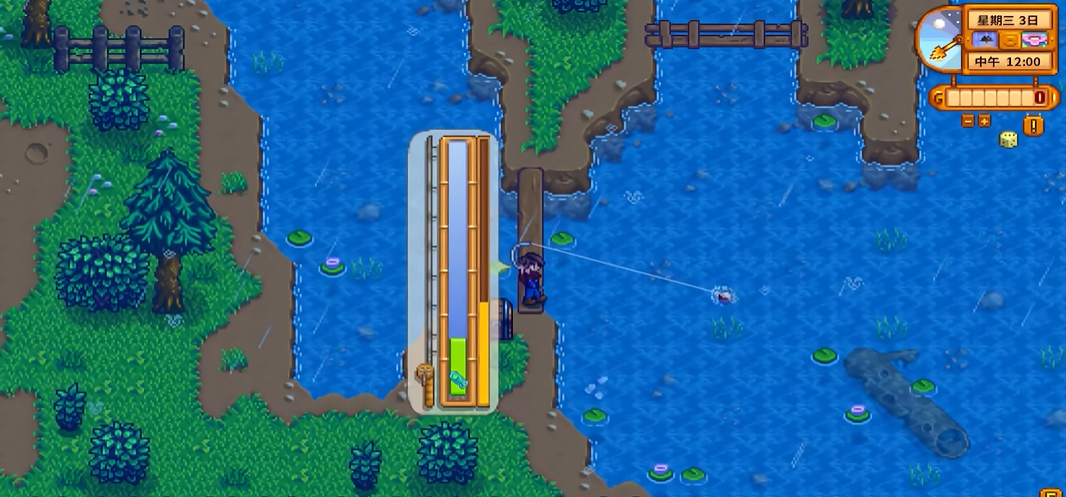
Task: Open the journal with the exclamation icon
Action: pos(1034,125)
